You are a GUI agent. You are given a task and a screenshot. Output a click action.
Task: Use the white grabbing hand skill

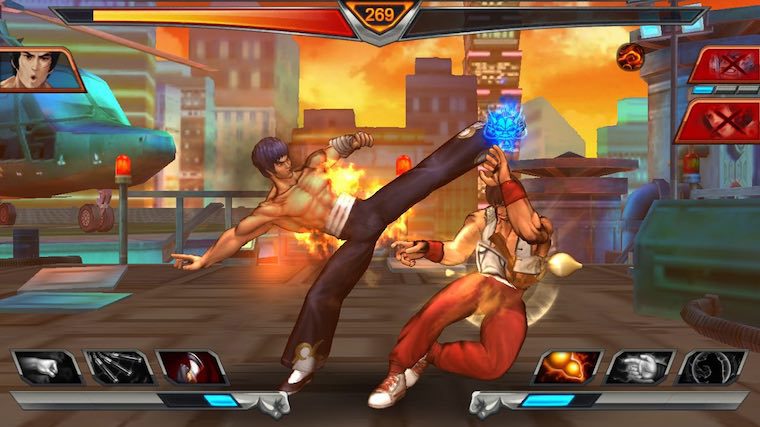[x=640, y=367]
